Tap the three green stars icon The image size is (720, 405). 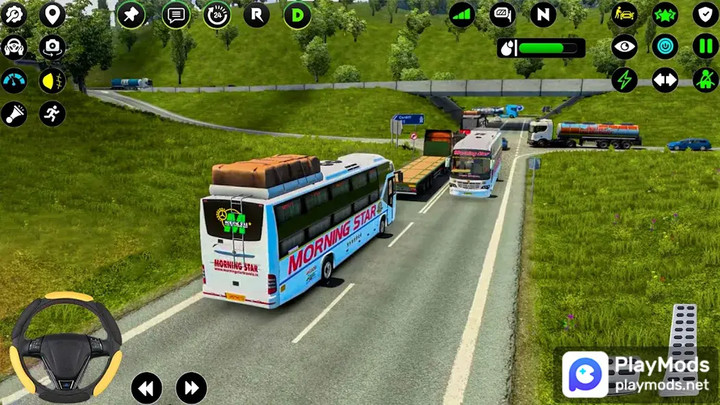click(665, 14)
